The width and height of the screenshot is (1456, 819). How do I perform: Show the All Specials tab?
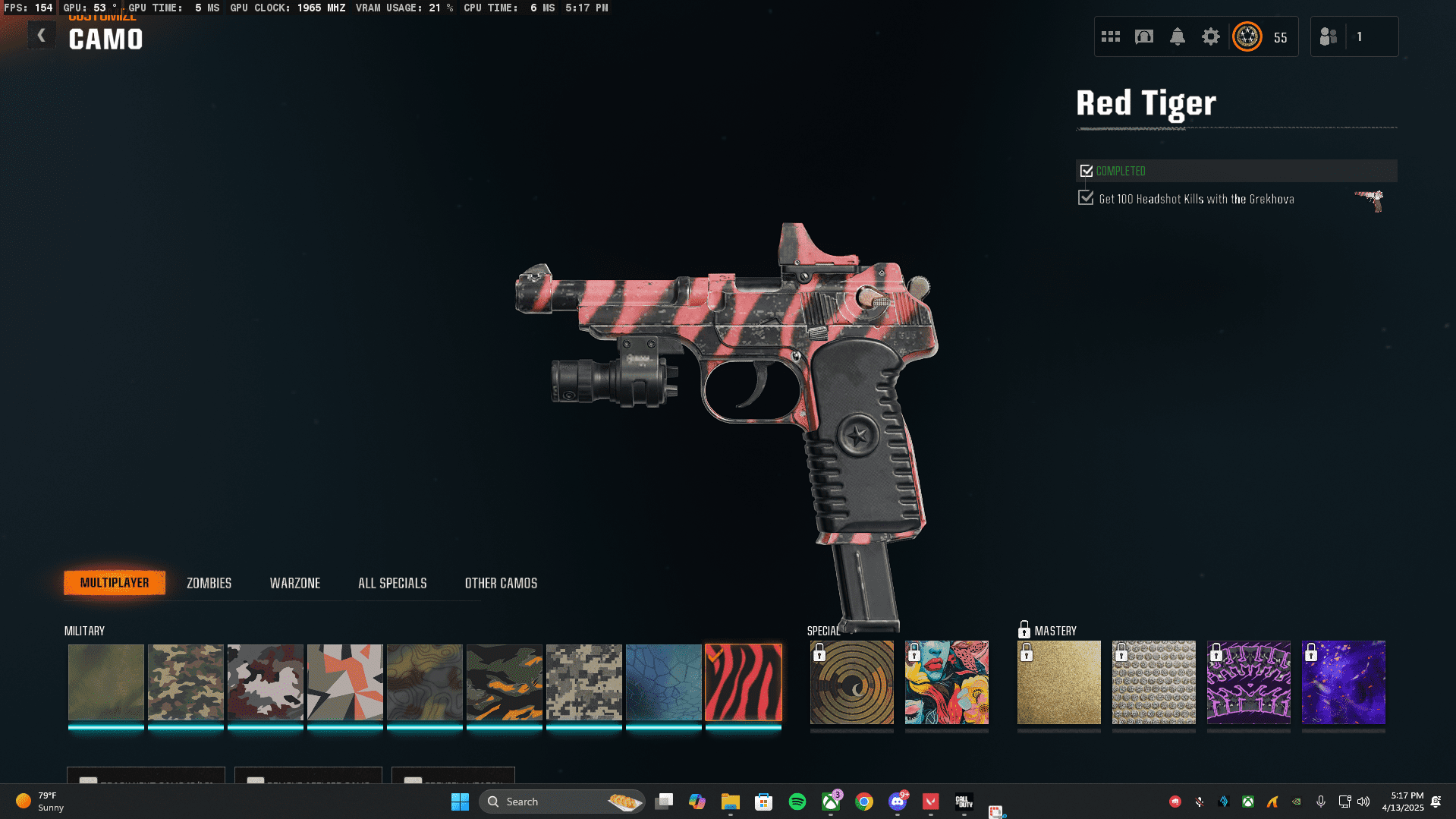(x=392, y=583)
